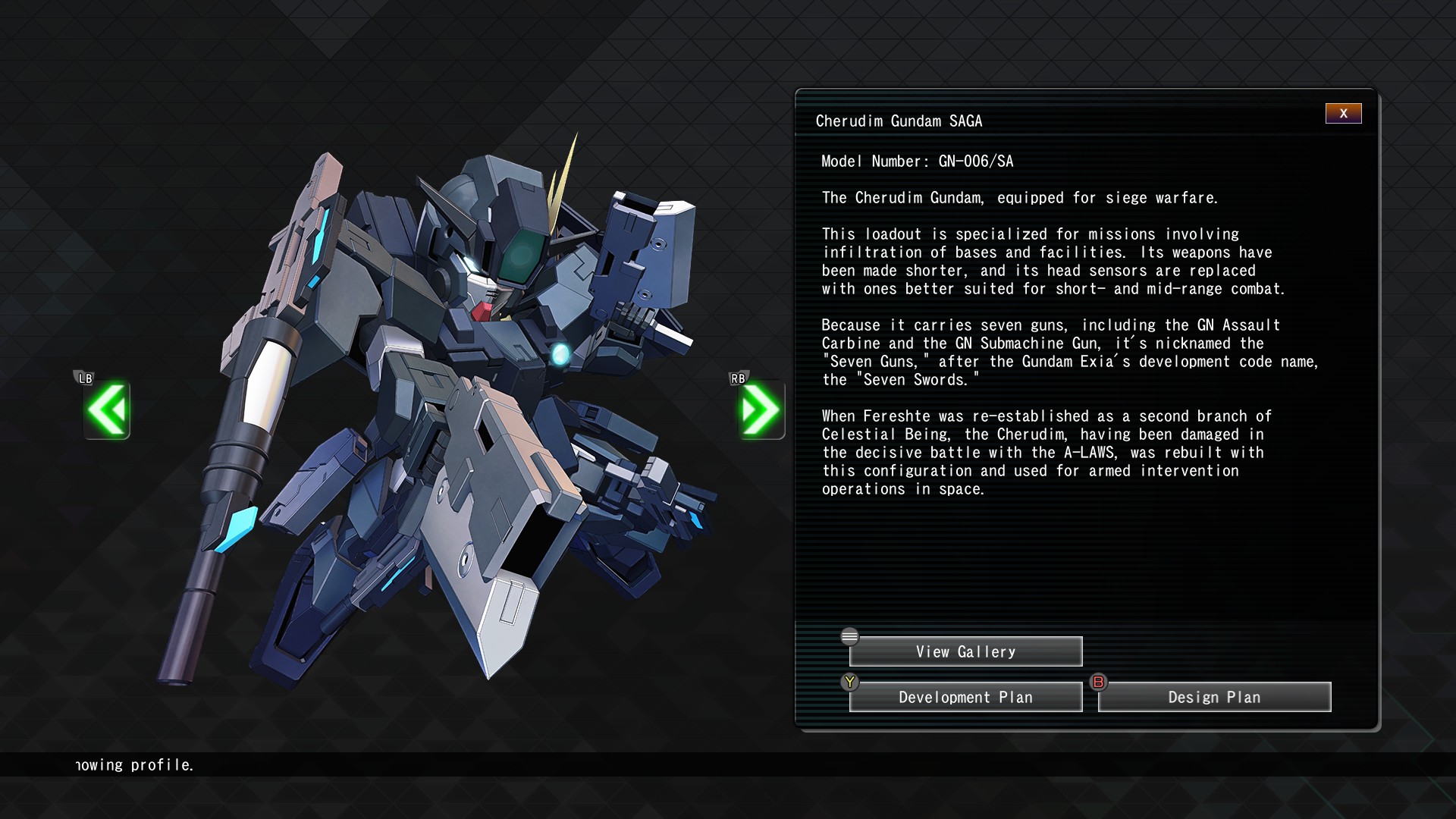Open the Development Plan
1456x819 pixels.
(965, 698)
